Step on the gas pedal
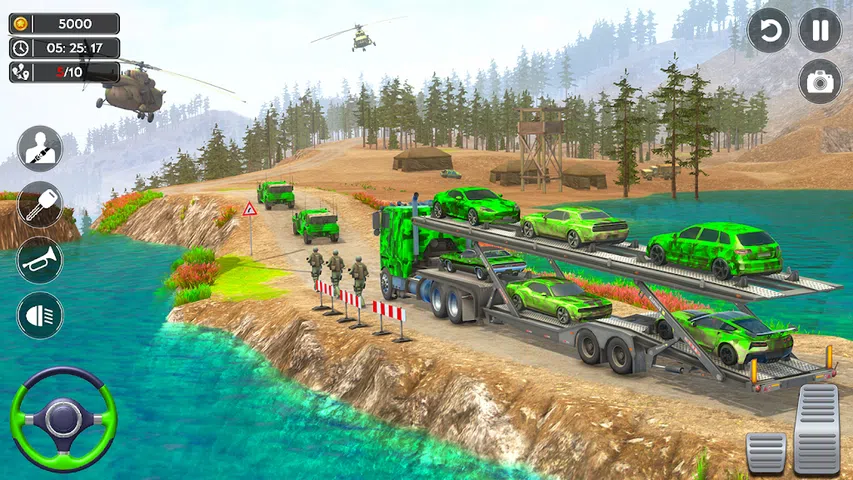This screenshot has width=853, height=480. click(817, 429)
